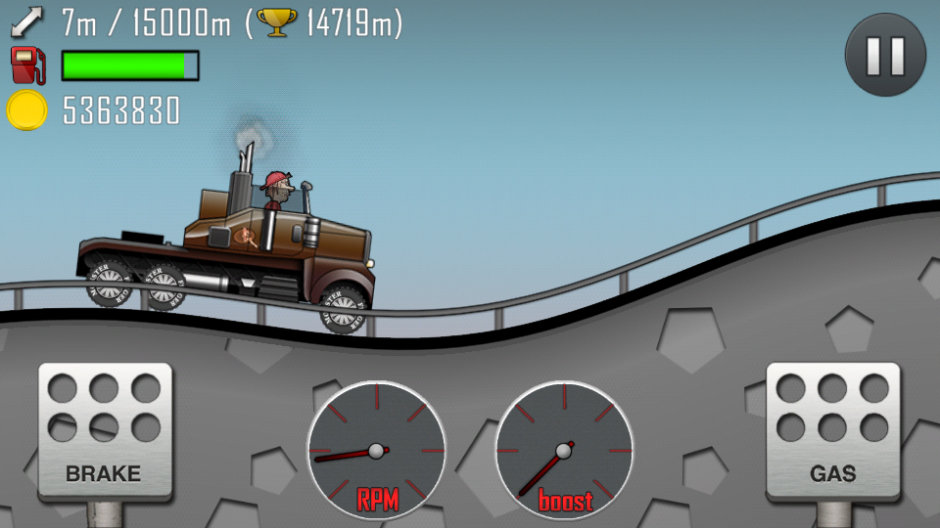
Task: Hit the GAS pedal
Action: [833, 432]
